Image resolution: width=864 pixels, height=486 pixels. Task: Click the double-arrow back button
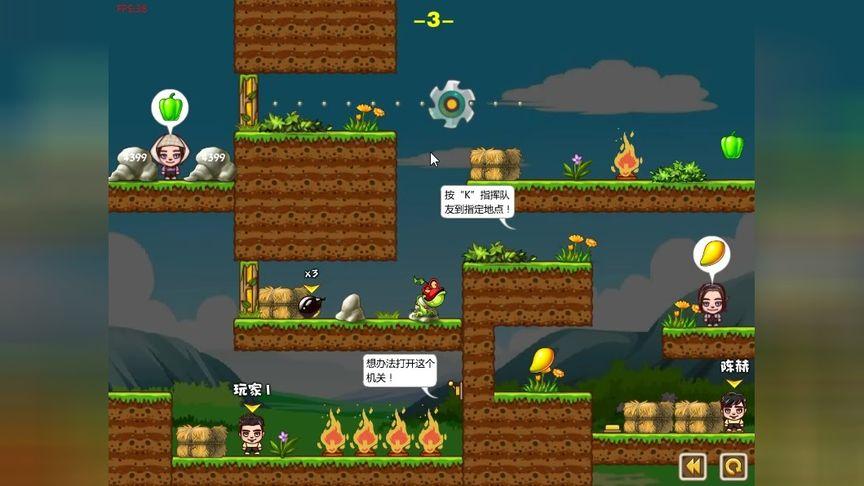point(692,466)
